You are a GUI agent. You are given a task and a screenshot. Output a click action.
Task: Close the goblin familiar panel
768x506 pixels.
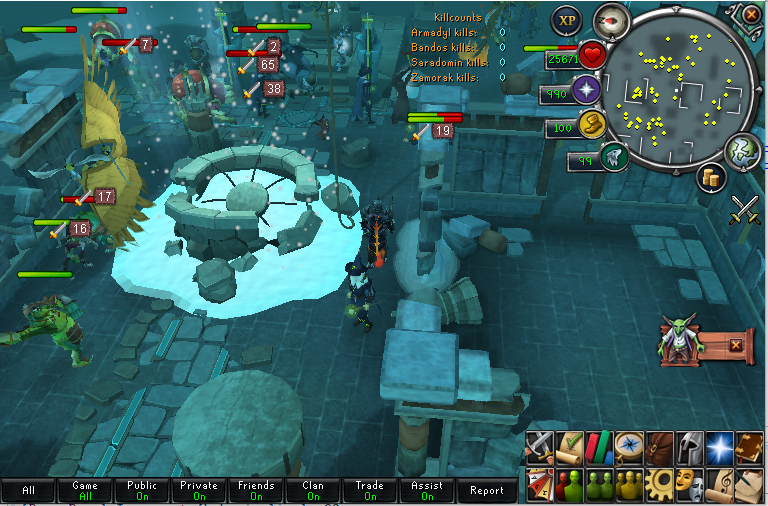coord(736,345)
